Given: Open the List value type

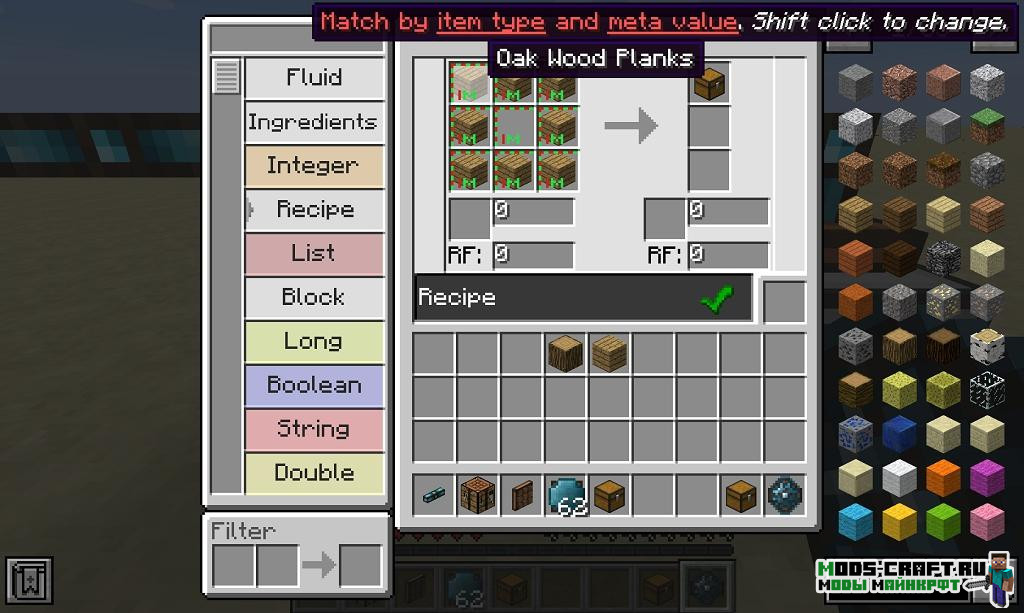Looking at the screenshot, I should click(x=314, y=253).
